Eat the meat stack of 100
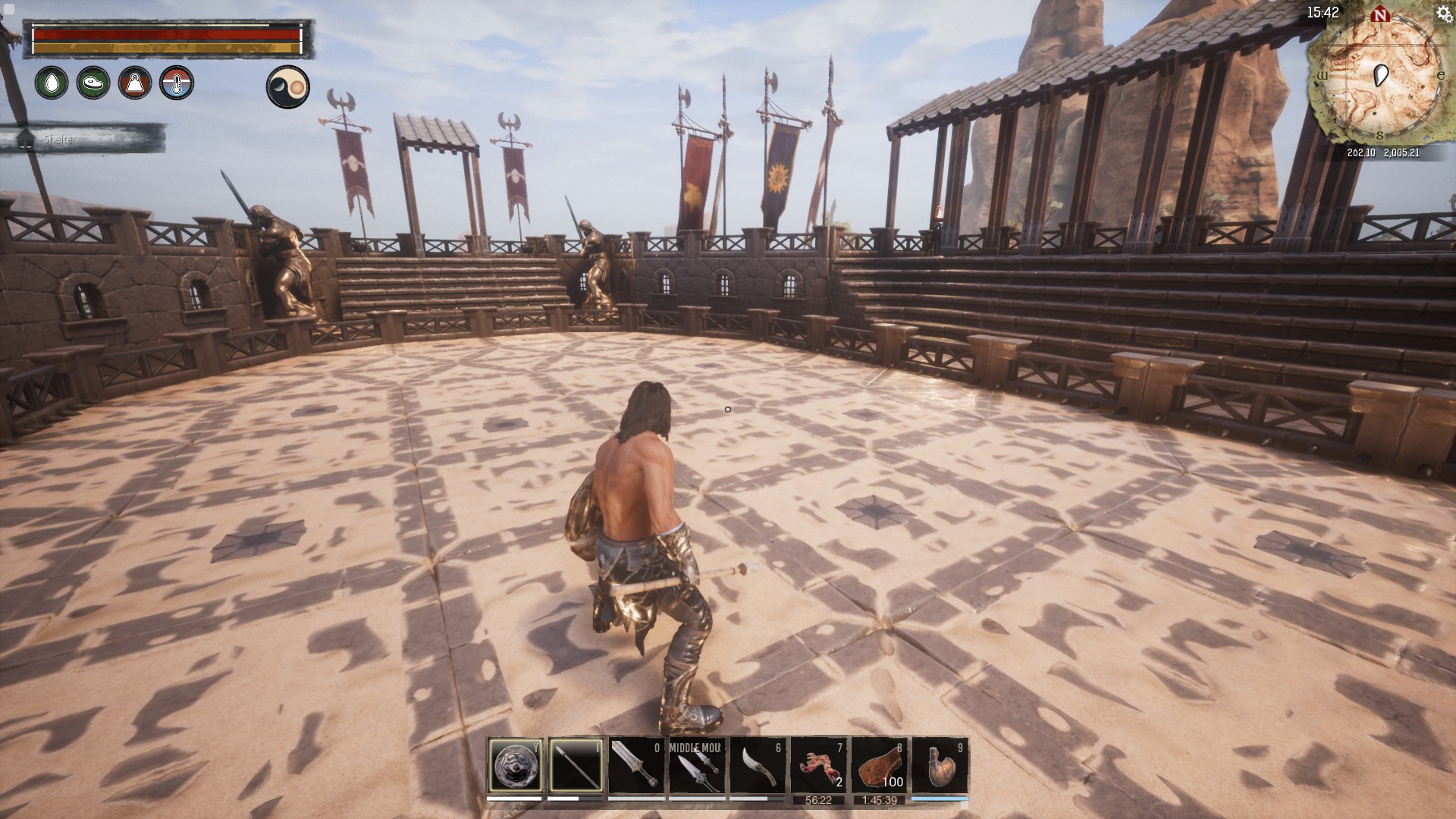This screenshot has width=1456, height=819. (880, 766)
